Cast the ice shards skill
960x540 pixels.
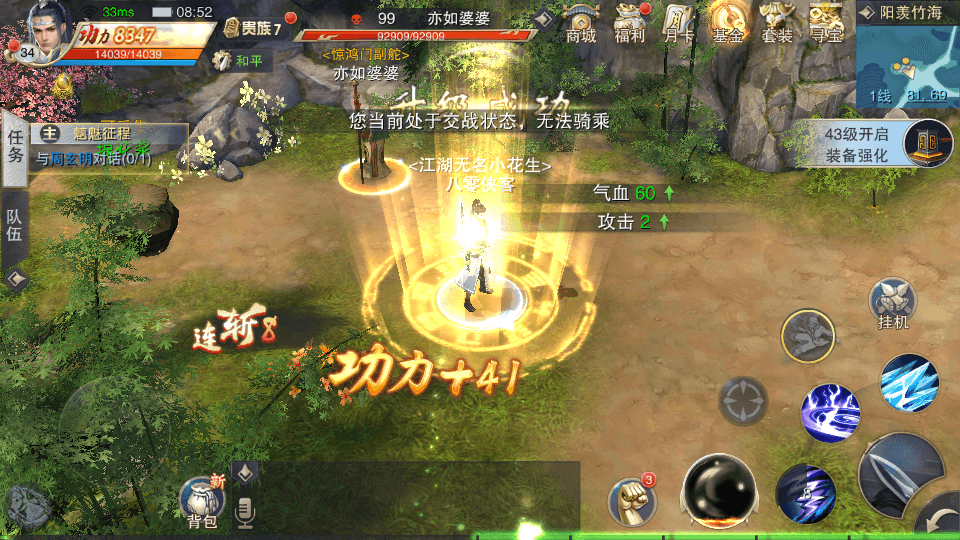909,385
